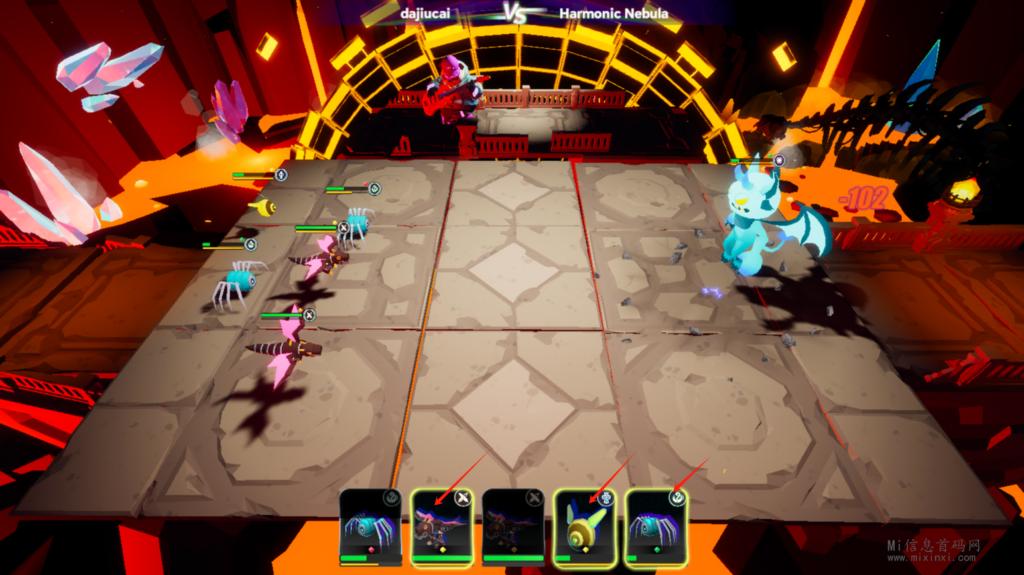Pick the dimmed dragon card
Image resolution: width=1024 pixels, height=575 pixels.
pos(513,526)
